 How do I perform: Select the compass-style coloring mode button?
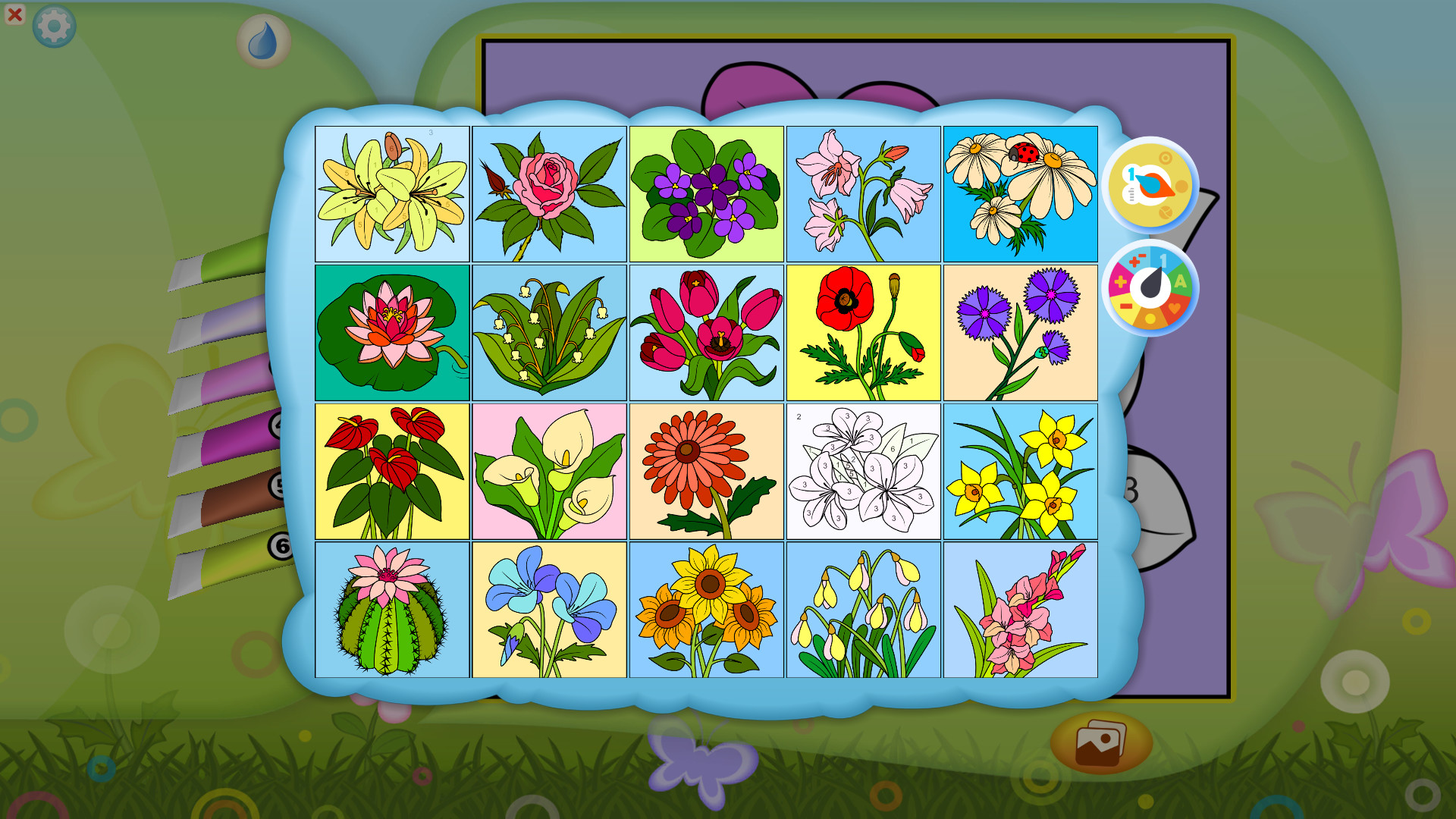pos(1153,184)
